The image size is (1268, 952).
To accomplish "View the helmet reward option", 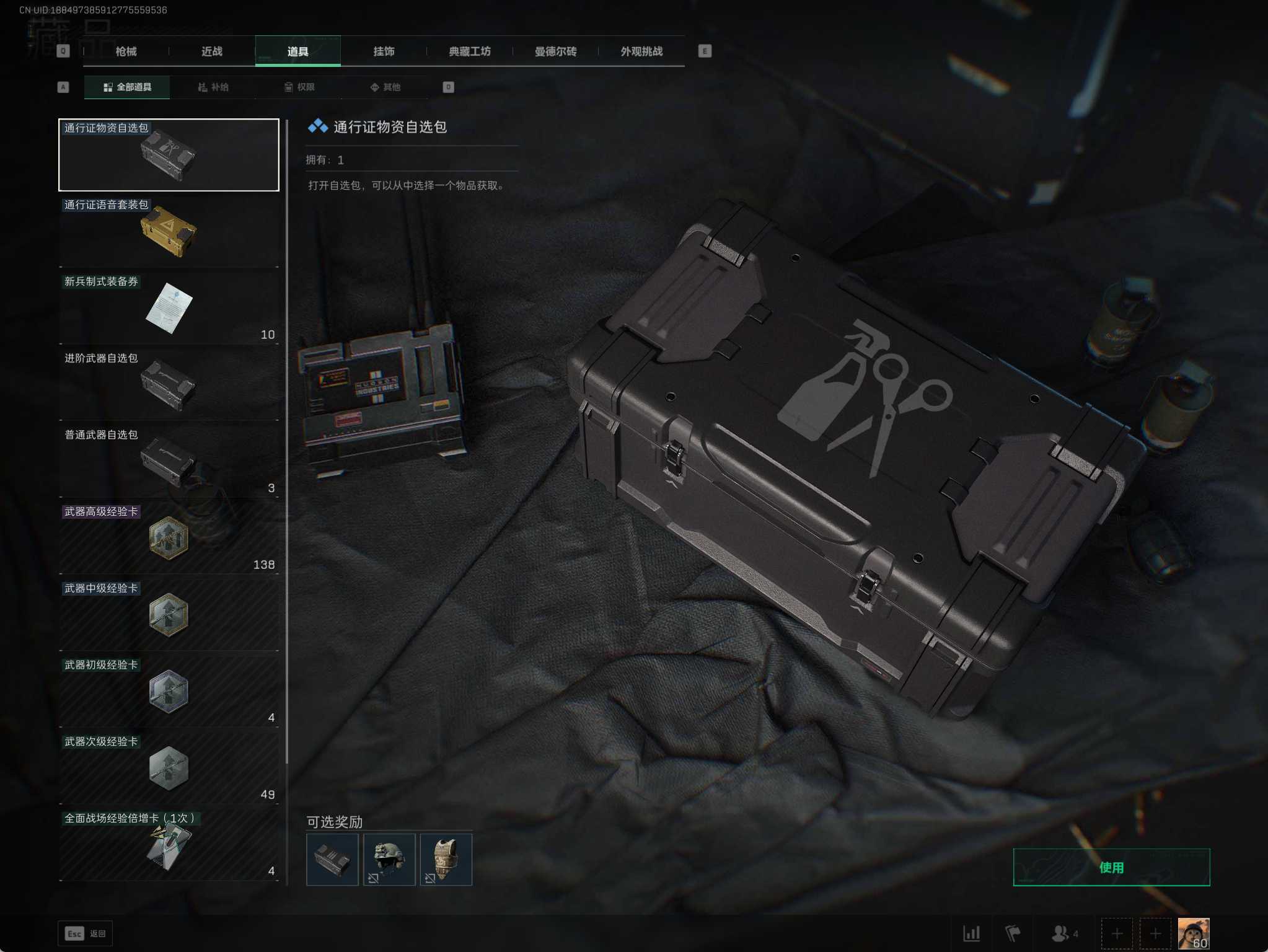I will 389,860.
